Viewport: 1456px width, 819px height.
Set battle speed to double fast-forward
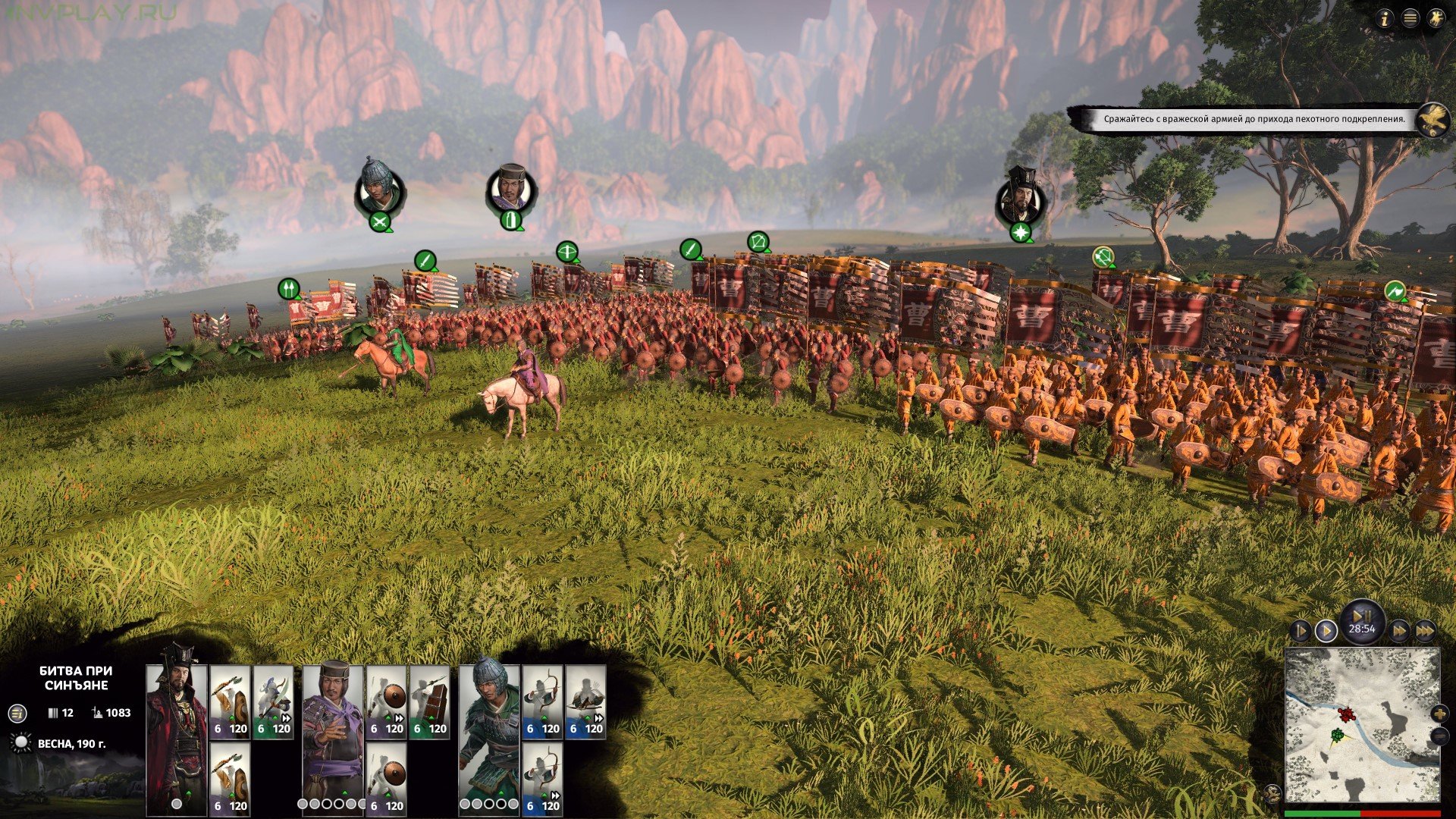(x=1399, y=631)
